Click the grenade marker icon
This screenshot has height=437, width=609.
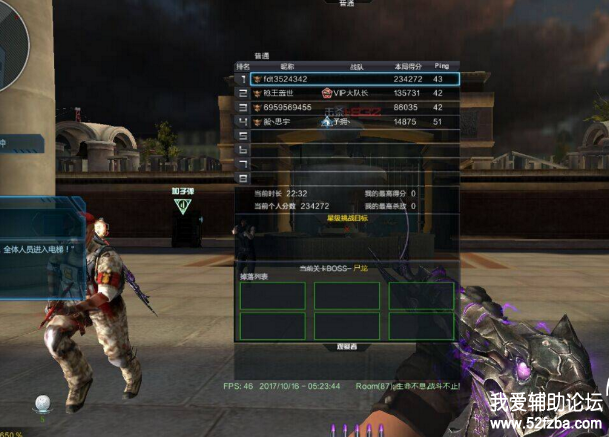point(182,205)
